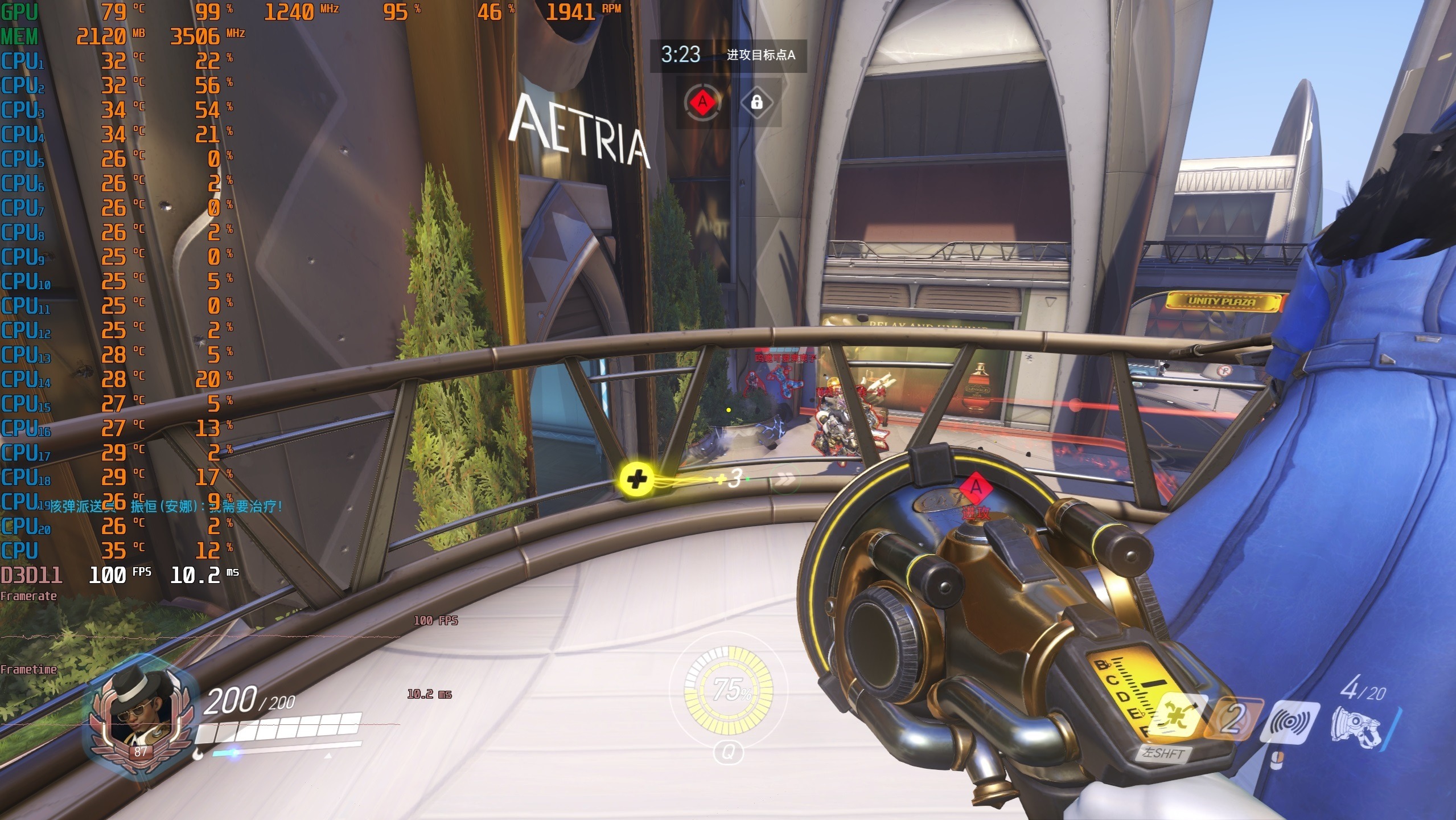Open the attack objective A tracker banner
The height and width of the screenshot is (820, 1456).
pyautogui.click(x=728, y=55)
